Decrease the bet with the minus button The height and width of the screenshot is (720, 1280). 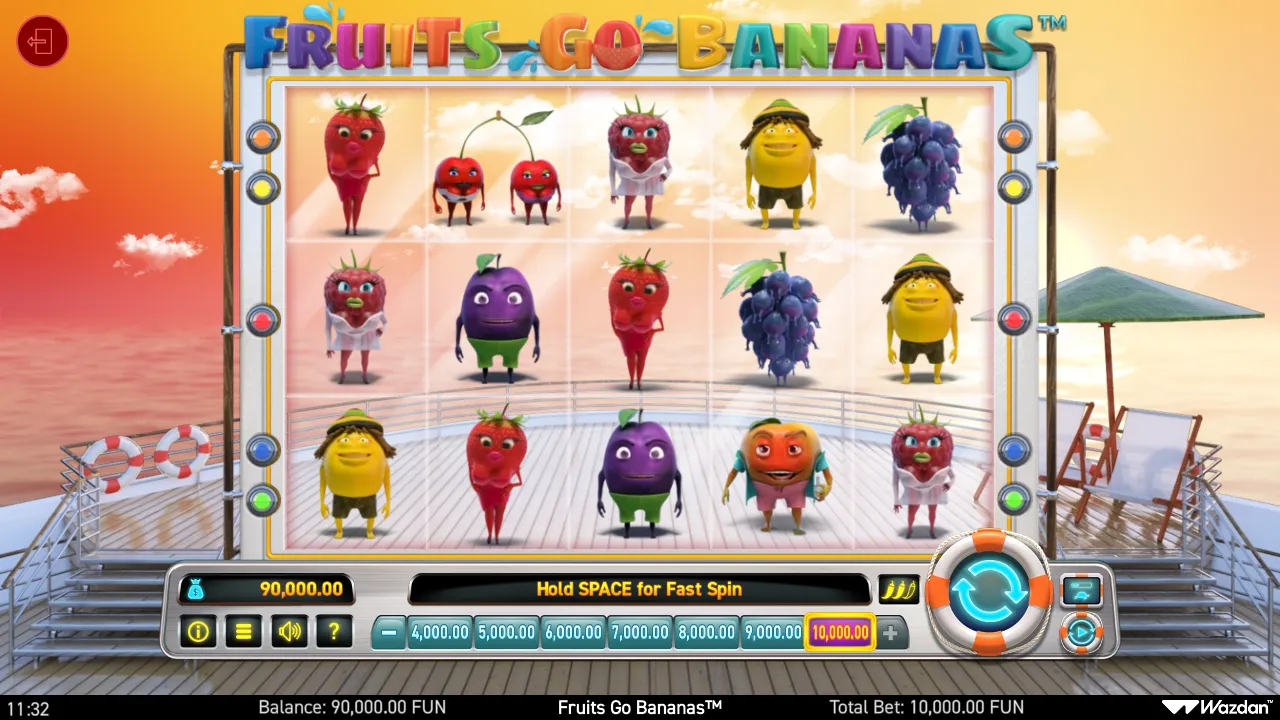click(x=389, y=632)
